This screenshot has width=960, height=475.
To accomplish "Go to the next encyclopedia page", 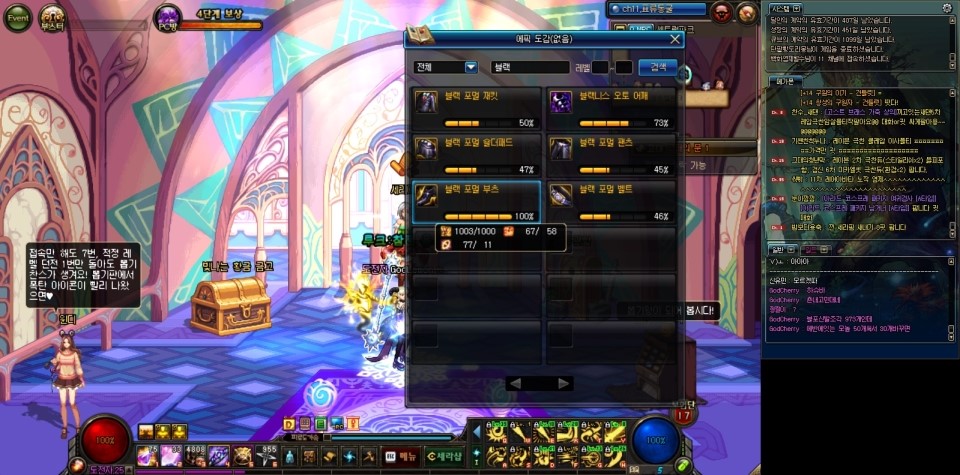I will 564,383.
